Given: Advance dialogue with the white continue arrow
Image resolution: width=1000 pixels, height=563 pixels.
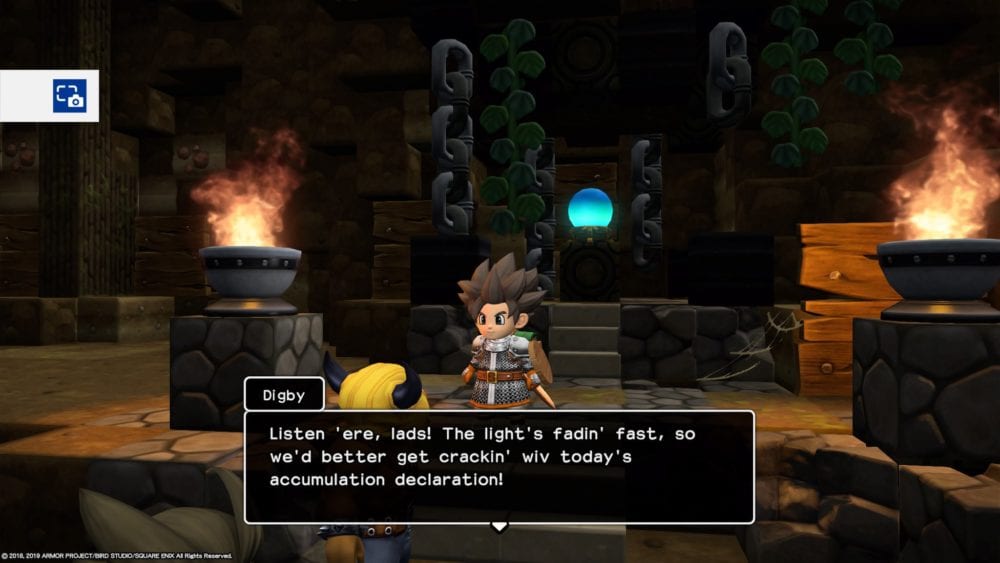Looking at the screenshot, I should pyautogui.click(x=499, y=526).
